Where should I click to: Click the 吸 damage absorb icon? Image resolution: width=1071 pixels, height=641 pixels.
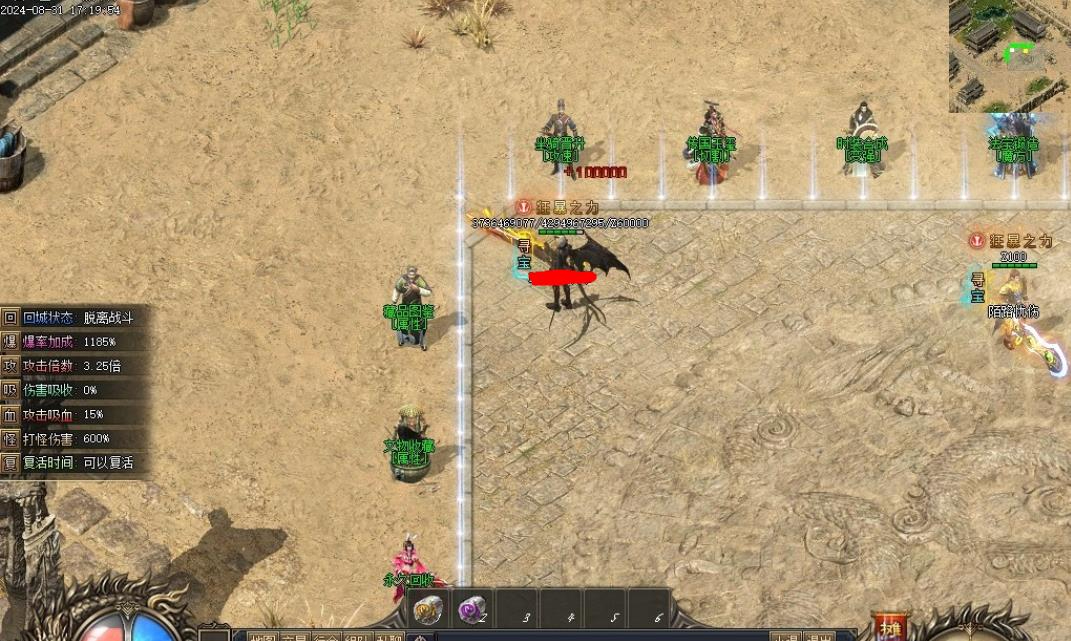(10, 390)
